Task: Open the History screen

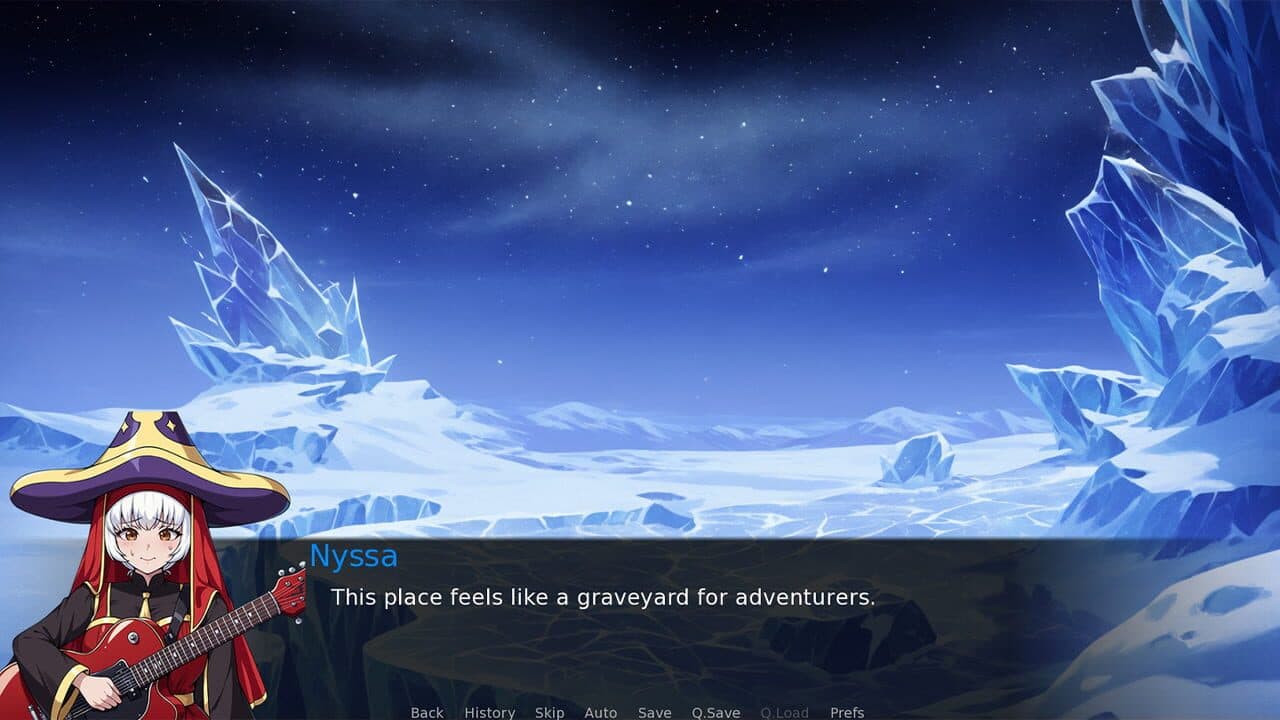Action: click(x=489, y=712)
